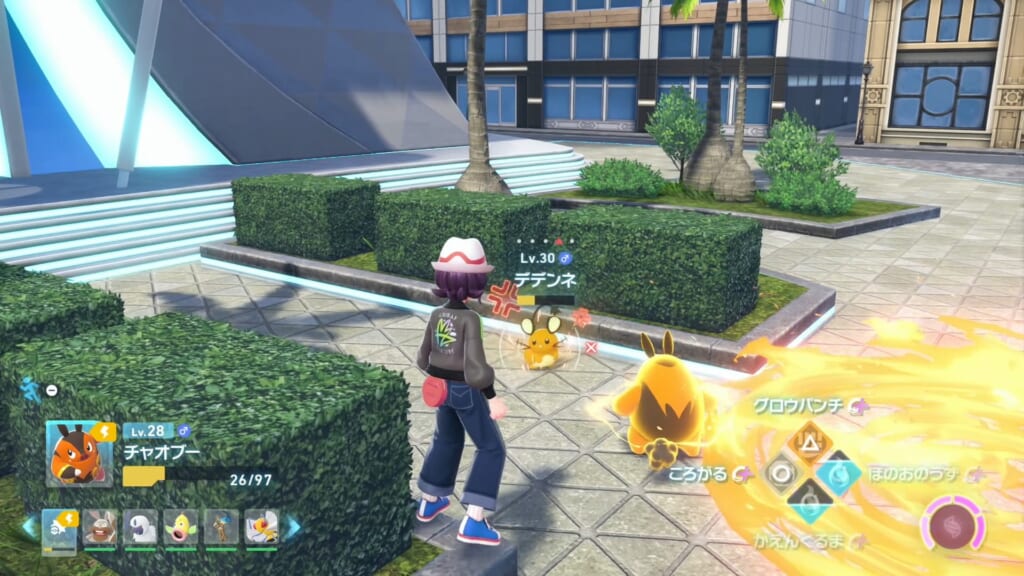This screenshot has width=1024, height=576.
Task: Switch to Weepinbell in the party bar
Action: [180, 527]
